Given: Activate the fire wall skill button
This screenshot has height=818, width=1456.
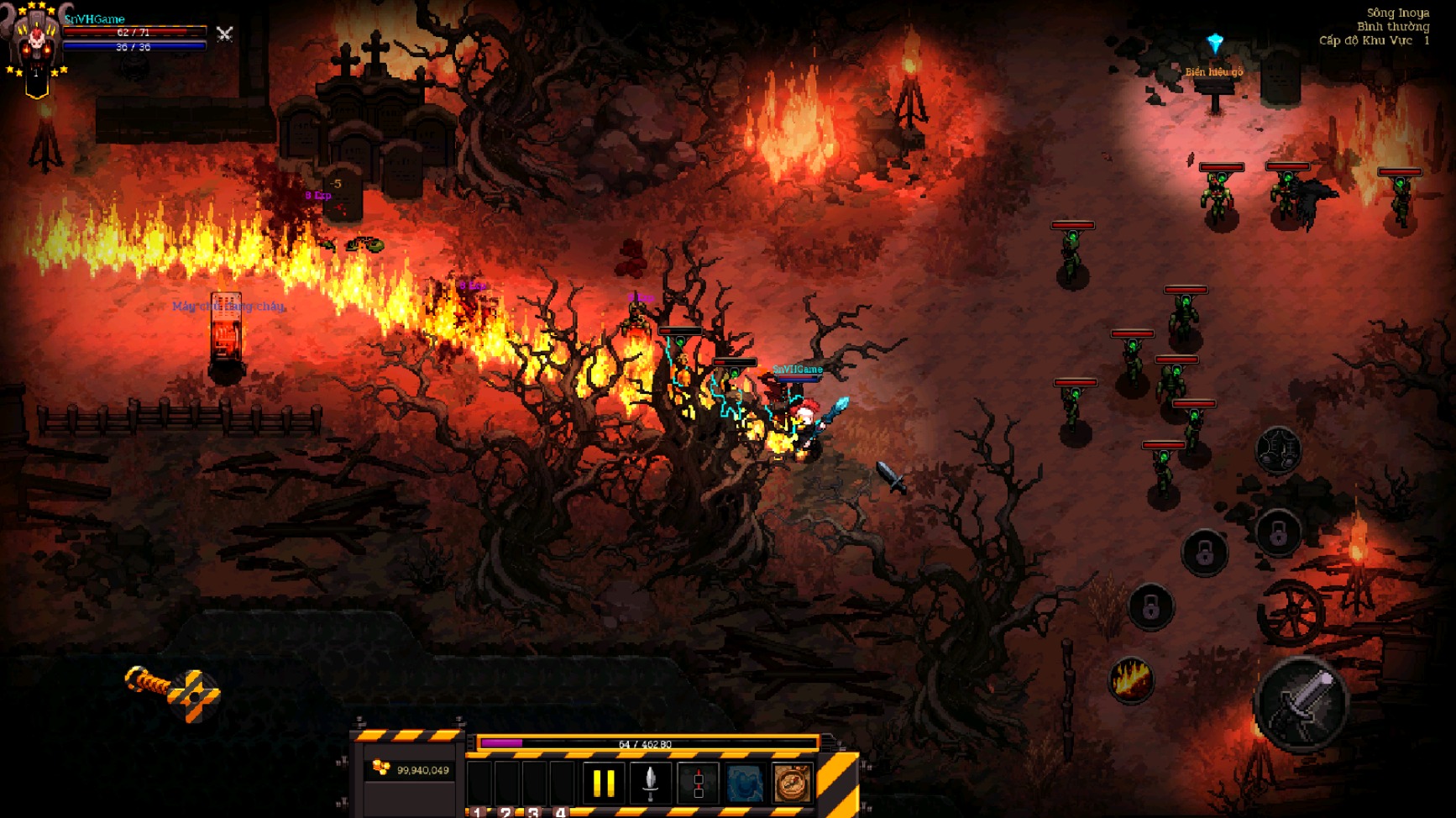Looking at the screenshot, I should pyautogui.click(x=1131, y=679).
